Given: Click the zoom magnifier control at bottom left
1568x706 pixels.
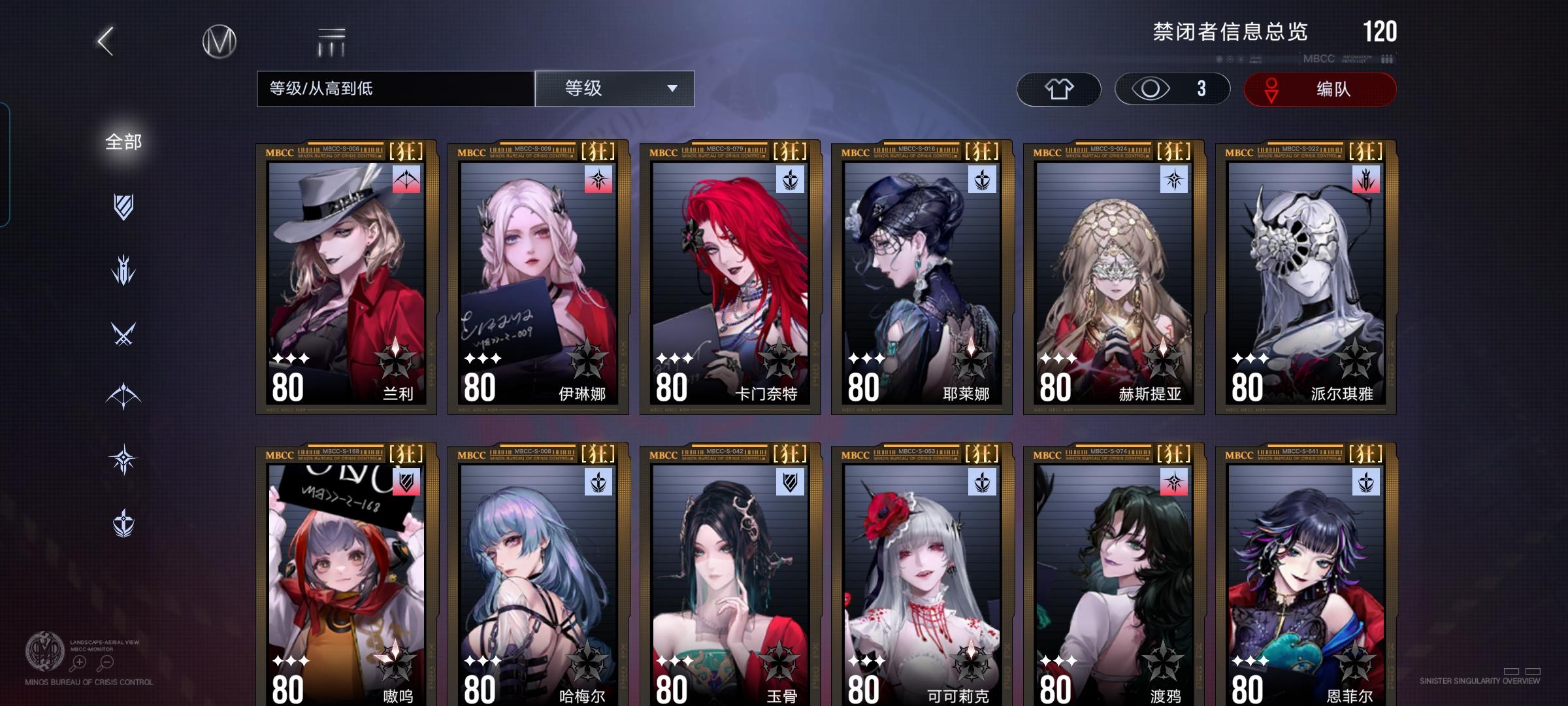Looking at the screenshot, I should point(78,664).
